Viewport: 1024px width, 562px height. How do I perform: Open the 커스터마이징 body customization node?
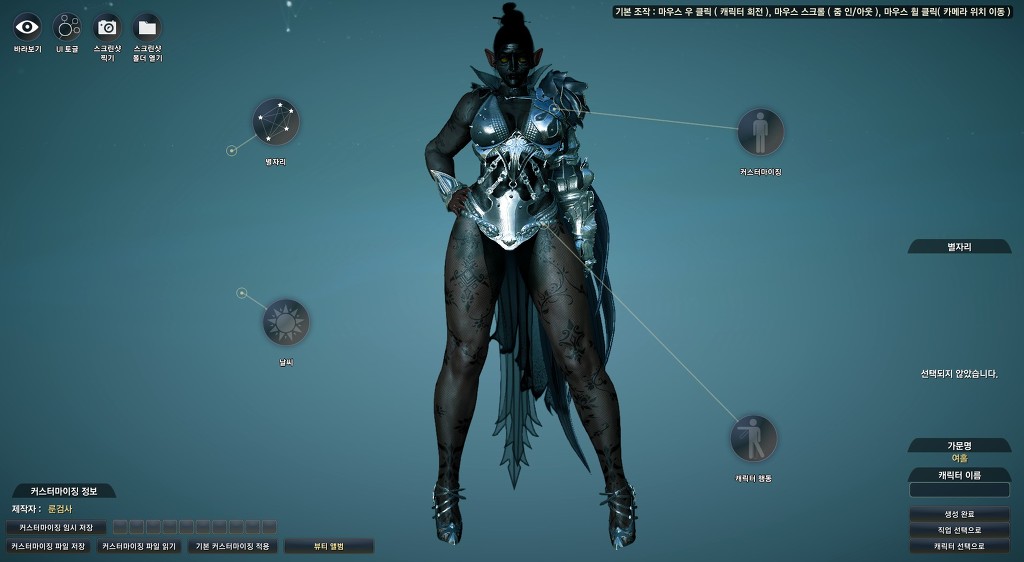(x=760, y=132)
